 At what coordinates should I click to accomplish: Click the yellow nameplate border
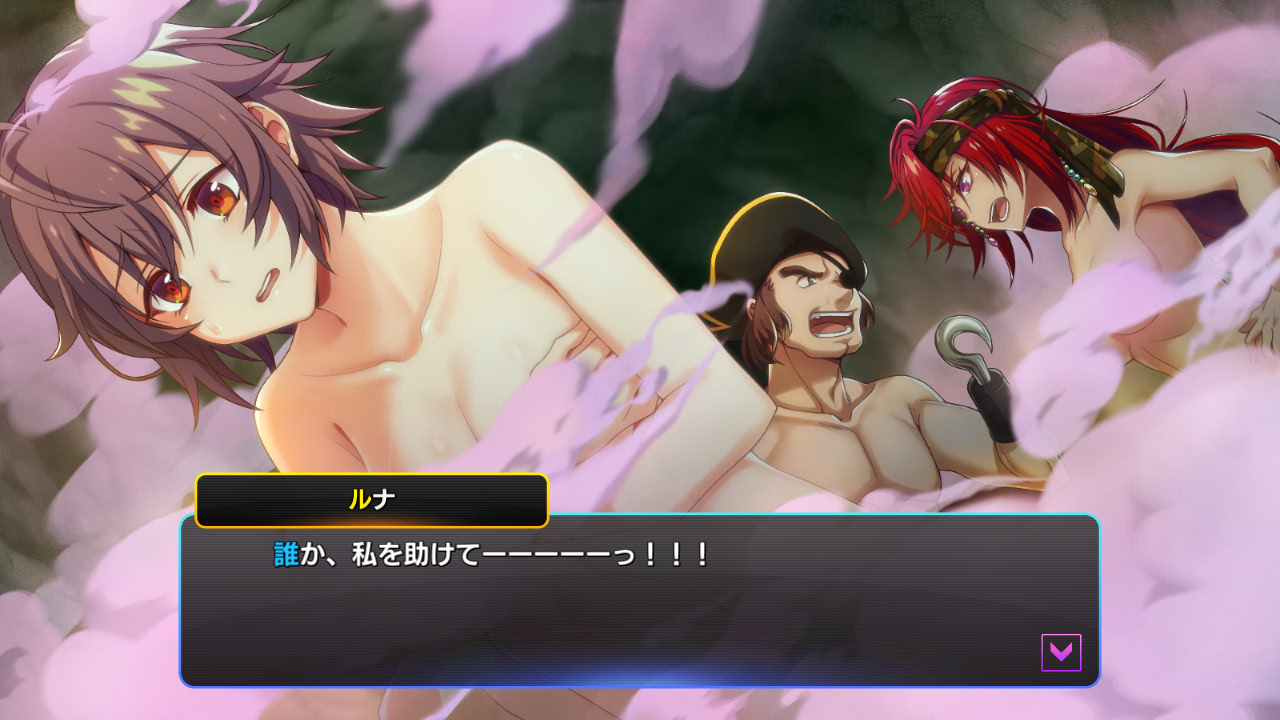[373, 475]
